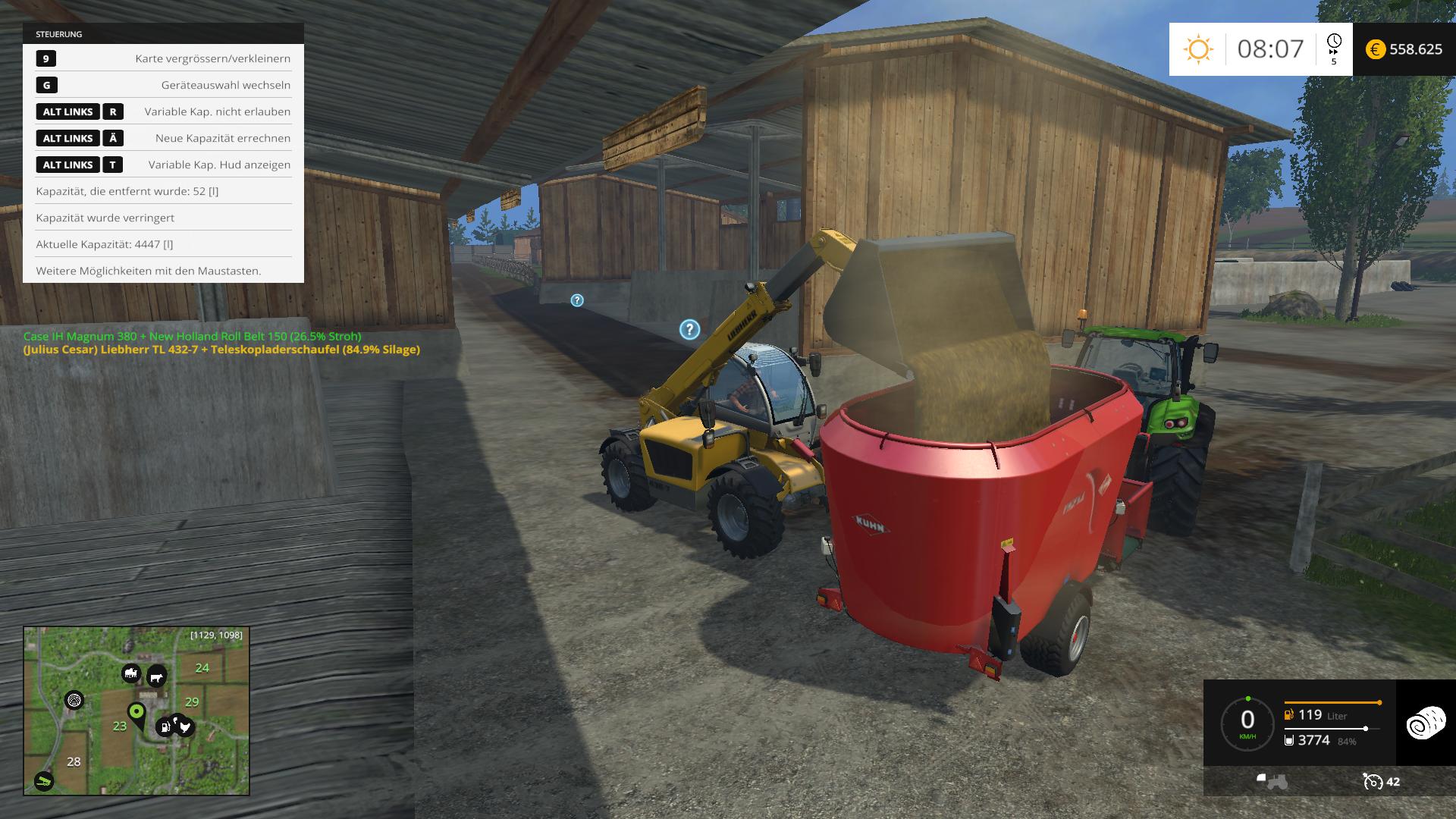This screenshot has width=1456, height=819.
Task: Select the sheep marker on the minimap
Action: pos(131,673)
